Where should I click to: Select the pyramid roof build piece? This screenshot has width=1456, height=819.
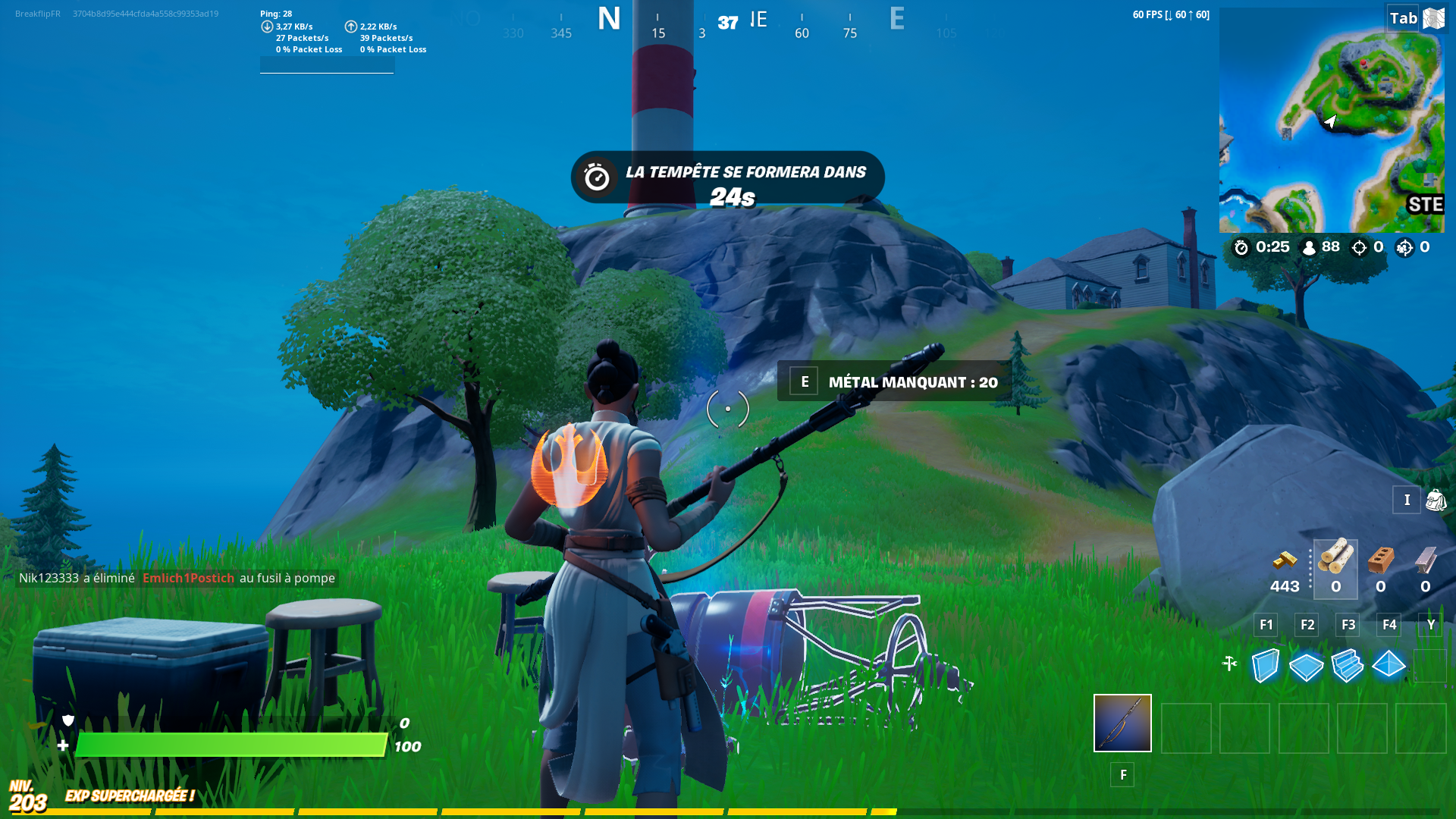click(x=1389, y=665)
